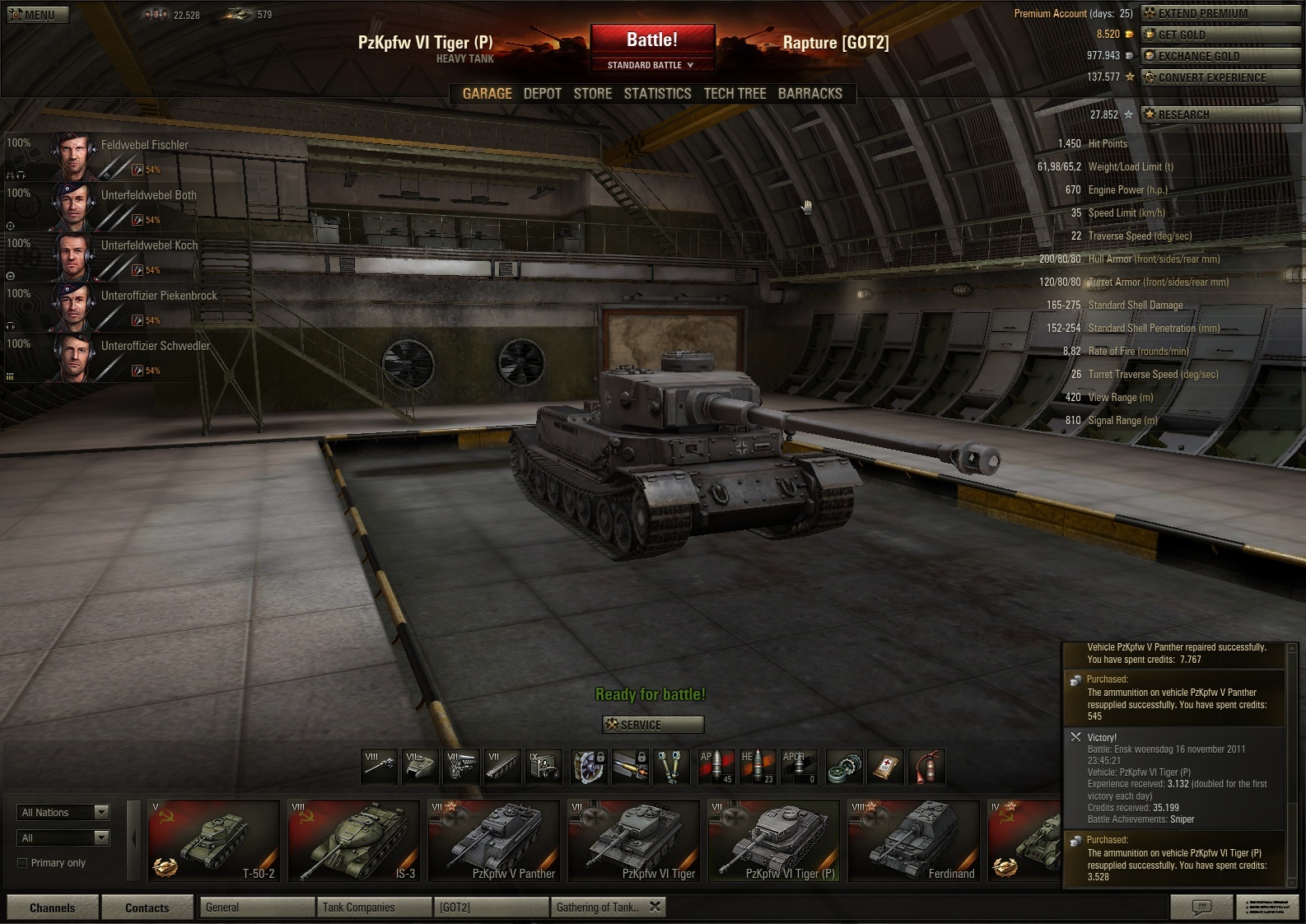Click the Extend Premium button

(x=1220, y=14)
